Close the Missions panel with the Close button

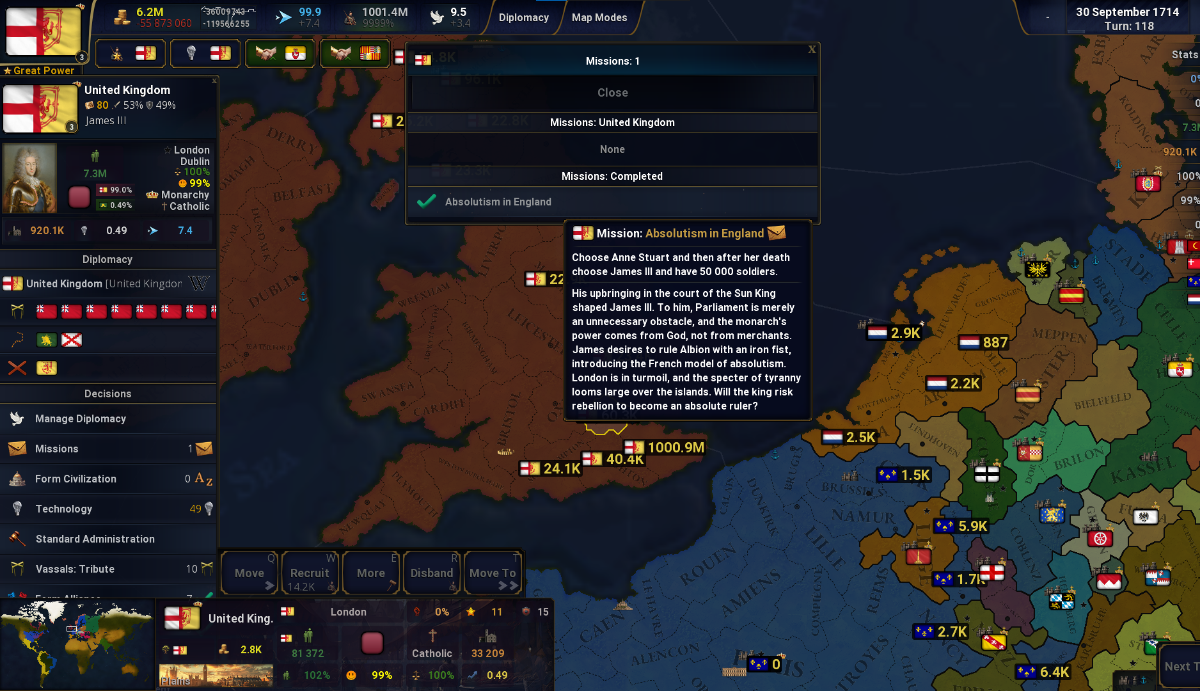pos(612,93)
